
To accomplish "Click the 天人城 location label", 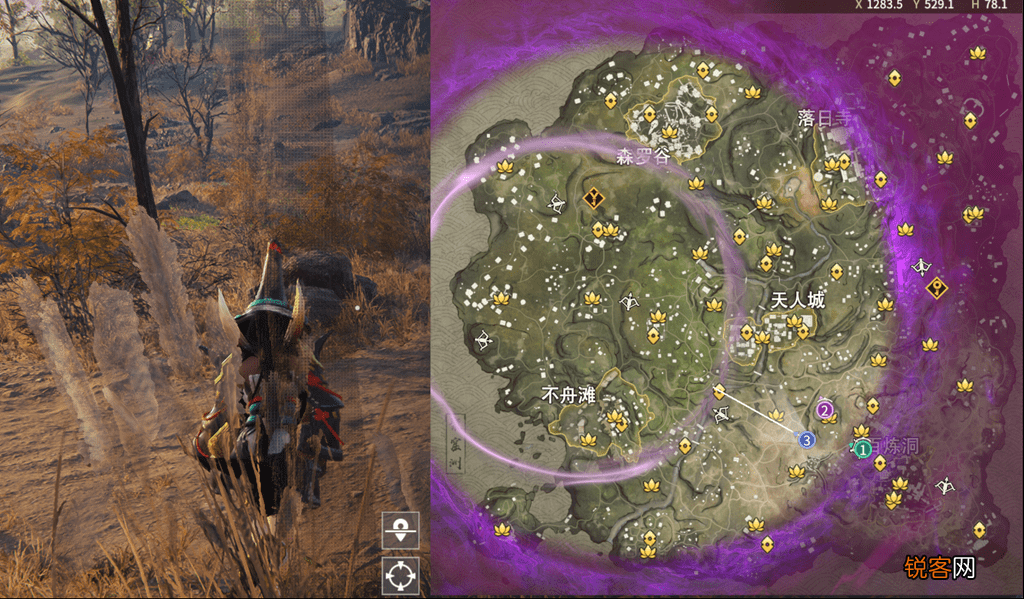I will pos(798,300).
